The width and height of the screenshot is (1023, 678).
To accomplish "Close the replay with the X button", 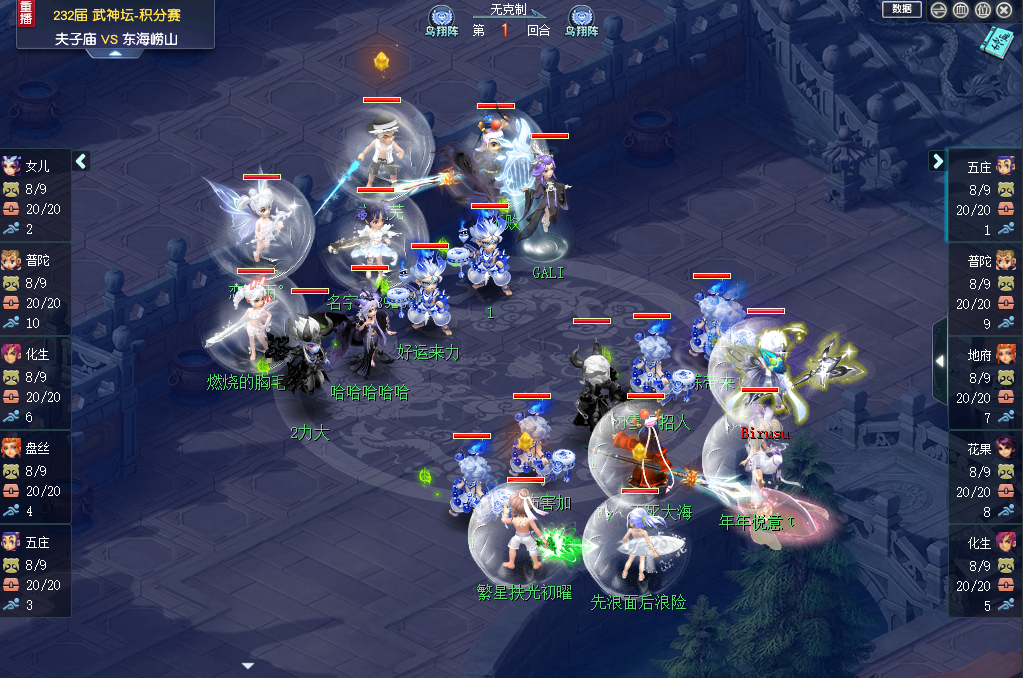I will click(1004, 10).
